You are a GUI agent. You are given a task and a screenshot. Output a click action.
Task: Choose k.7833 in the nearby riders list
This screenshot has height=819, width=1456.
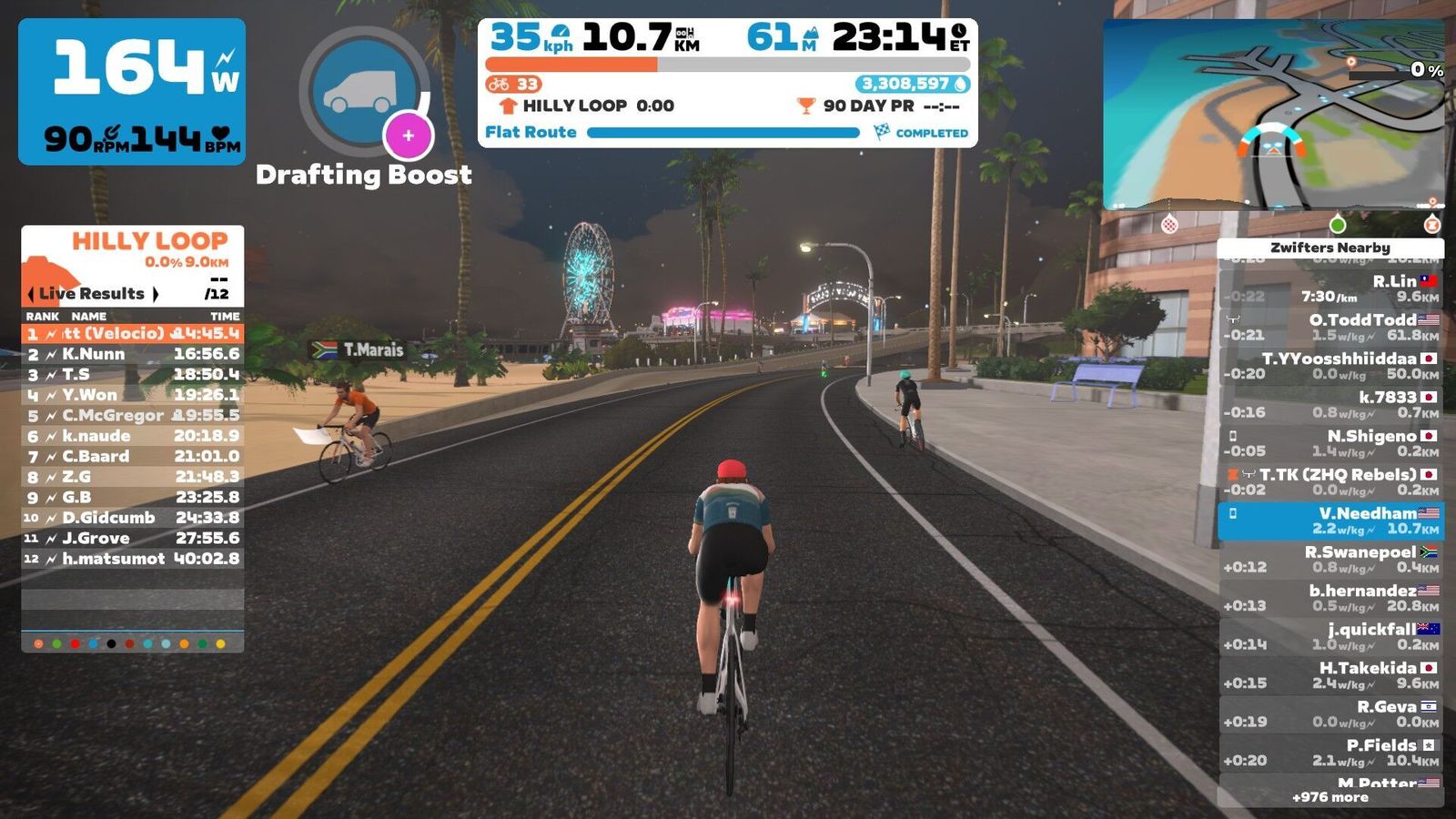(x=1330, y=404)
